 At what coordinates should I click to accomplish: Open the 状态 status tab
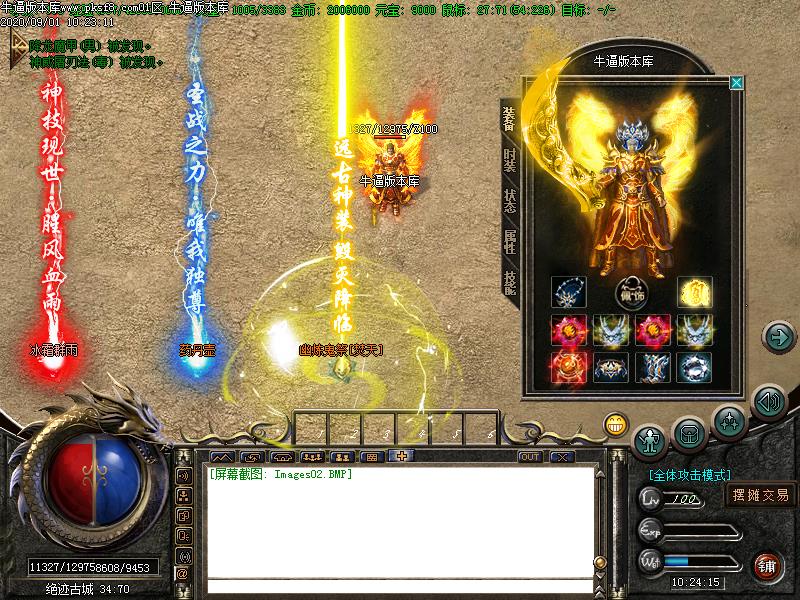[510, 199]
